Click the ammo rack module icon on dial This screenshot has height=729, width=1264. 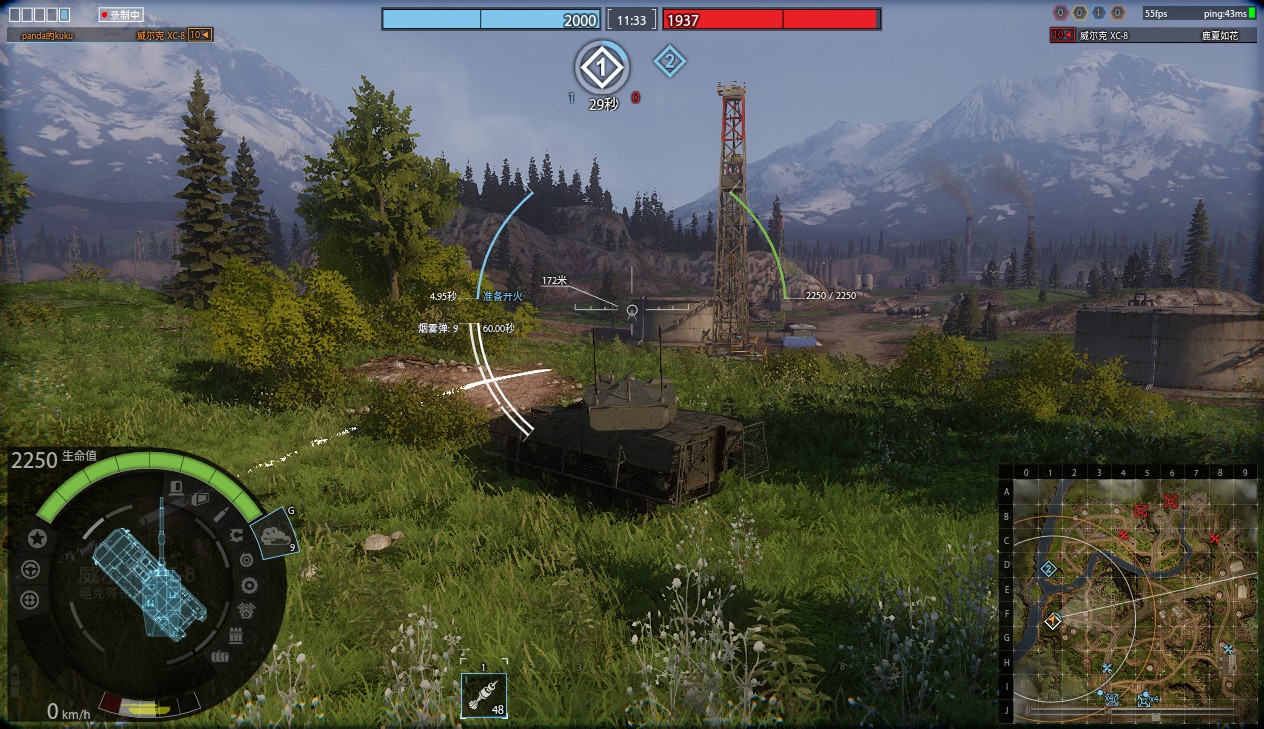[236, 636]
